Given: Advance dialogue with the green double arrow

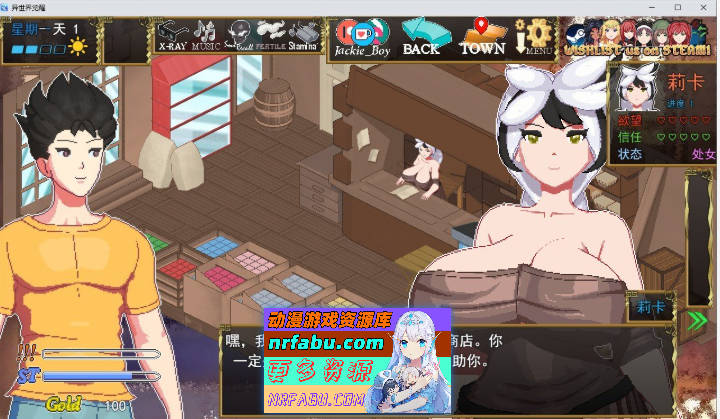Looking at the screenshot, I should 697,320.
